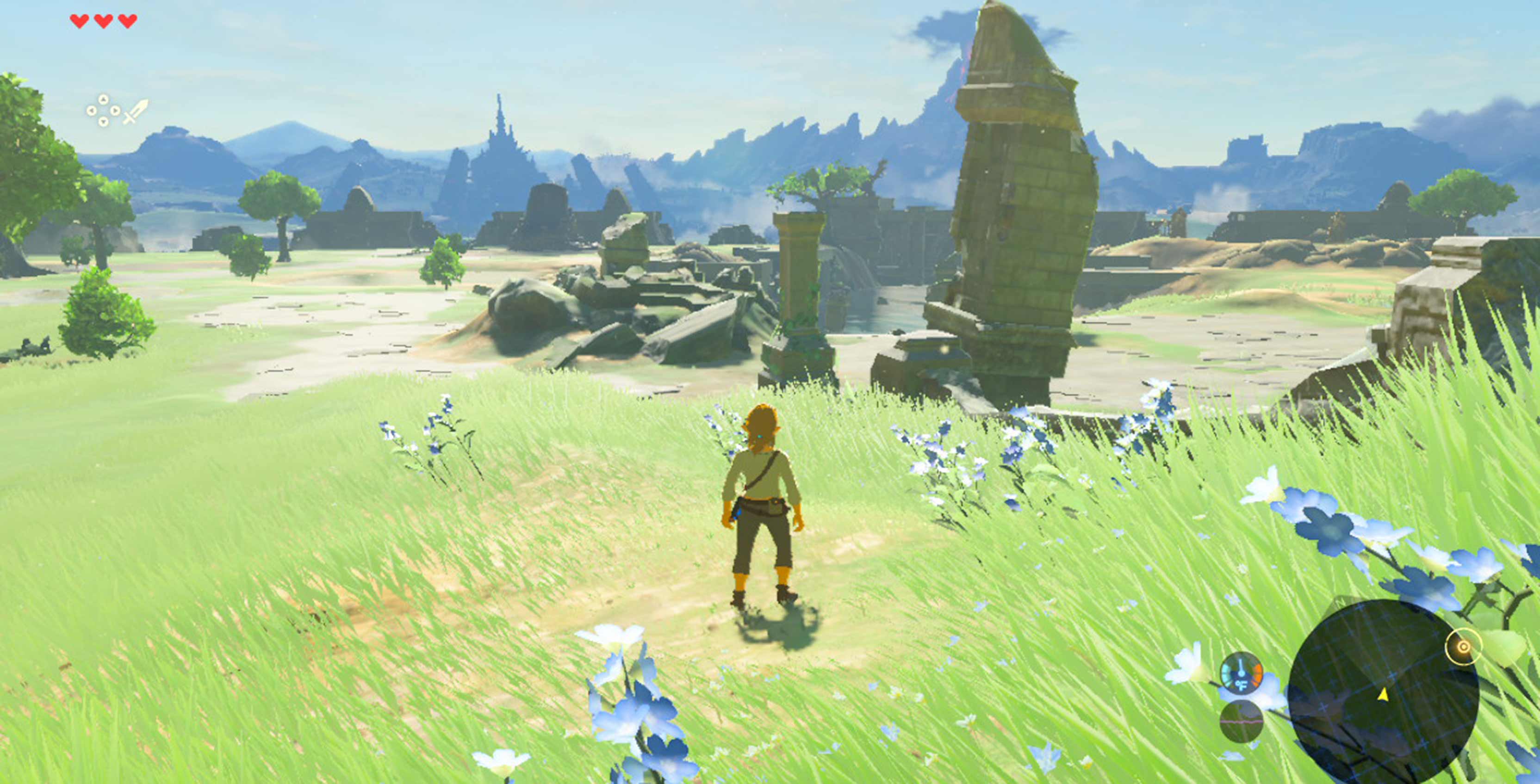Open the D-pad quick-select cluster
Image resolution: width=1540 pixels, height=784 pixels.
point(104,111)
